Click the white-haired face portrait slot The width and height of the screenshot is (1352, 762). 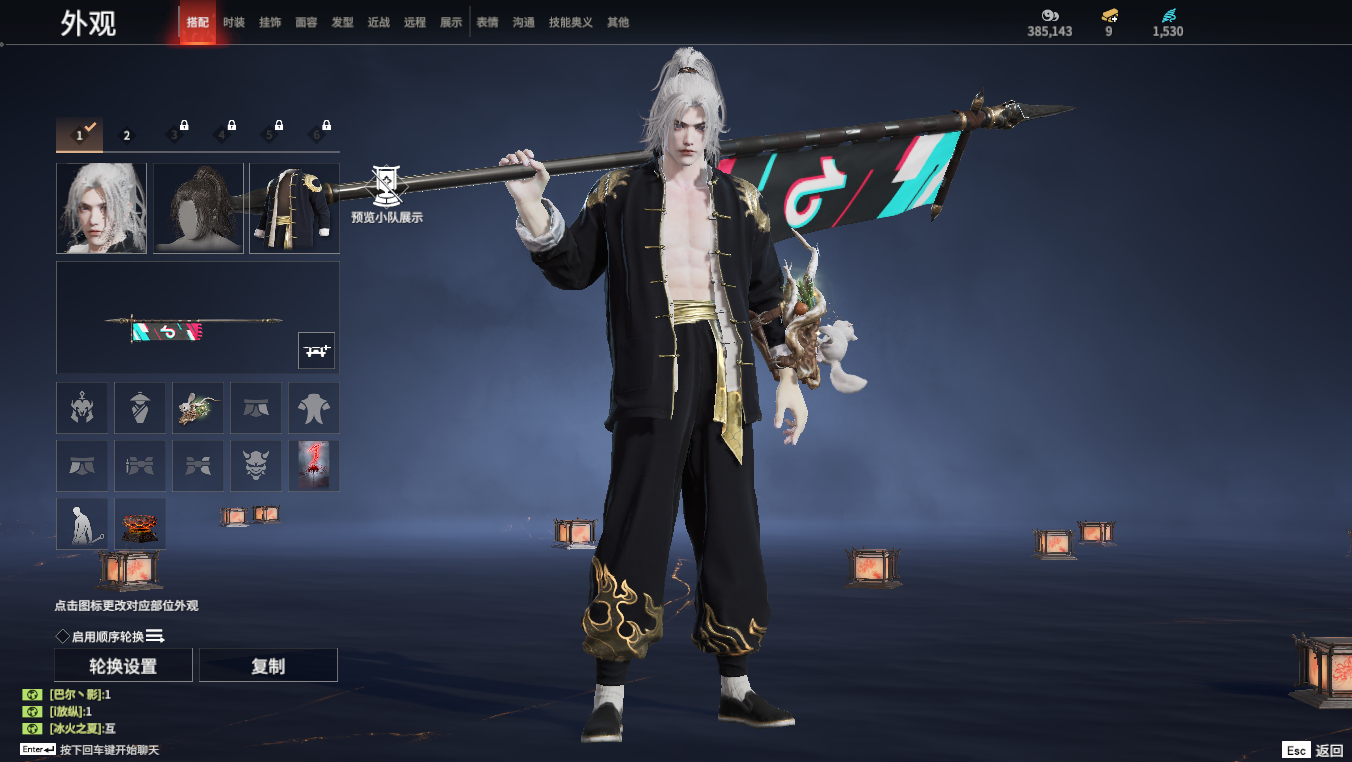[x=101, y=208]
